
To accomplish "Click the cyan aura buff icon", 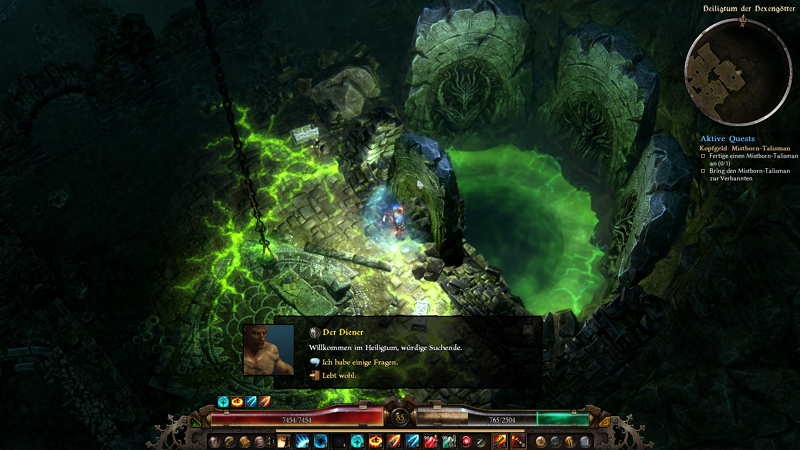I will point(224,402).
